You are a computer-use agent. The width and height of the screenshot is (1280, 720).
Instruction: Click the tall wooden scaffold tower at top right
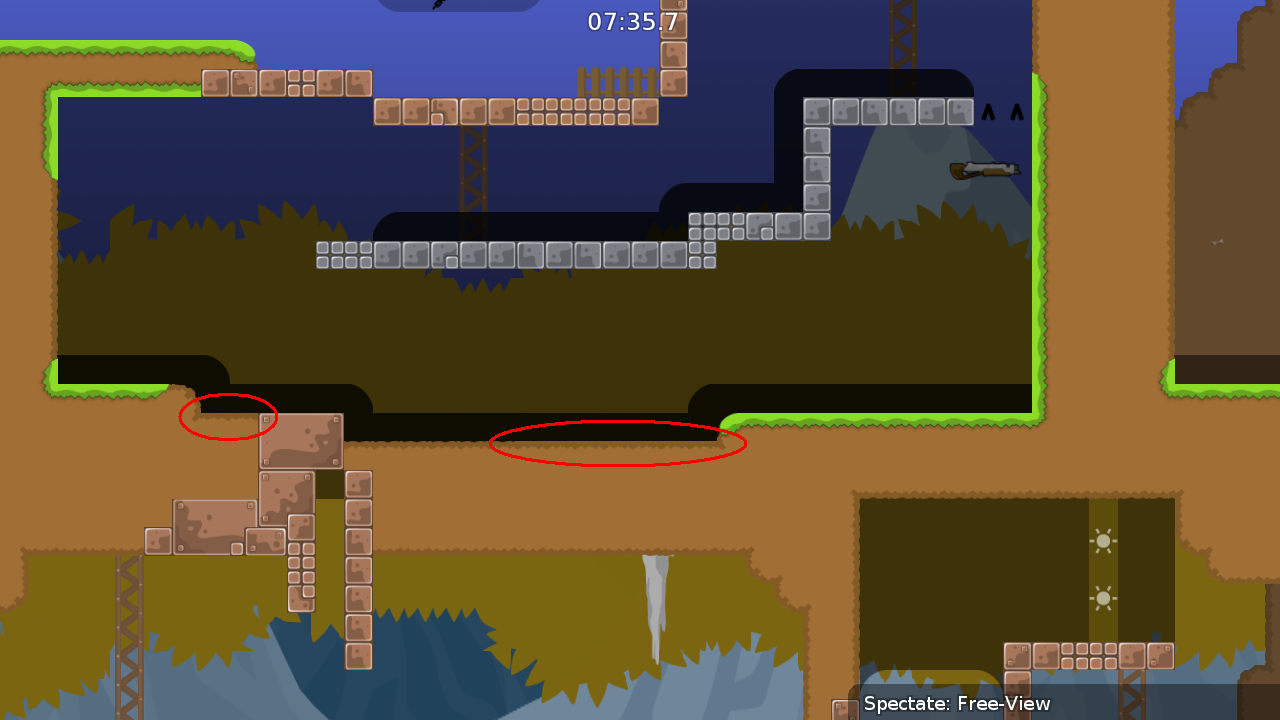click(903, 45)
